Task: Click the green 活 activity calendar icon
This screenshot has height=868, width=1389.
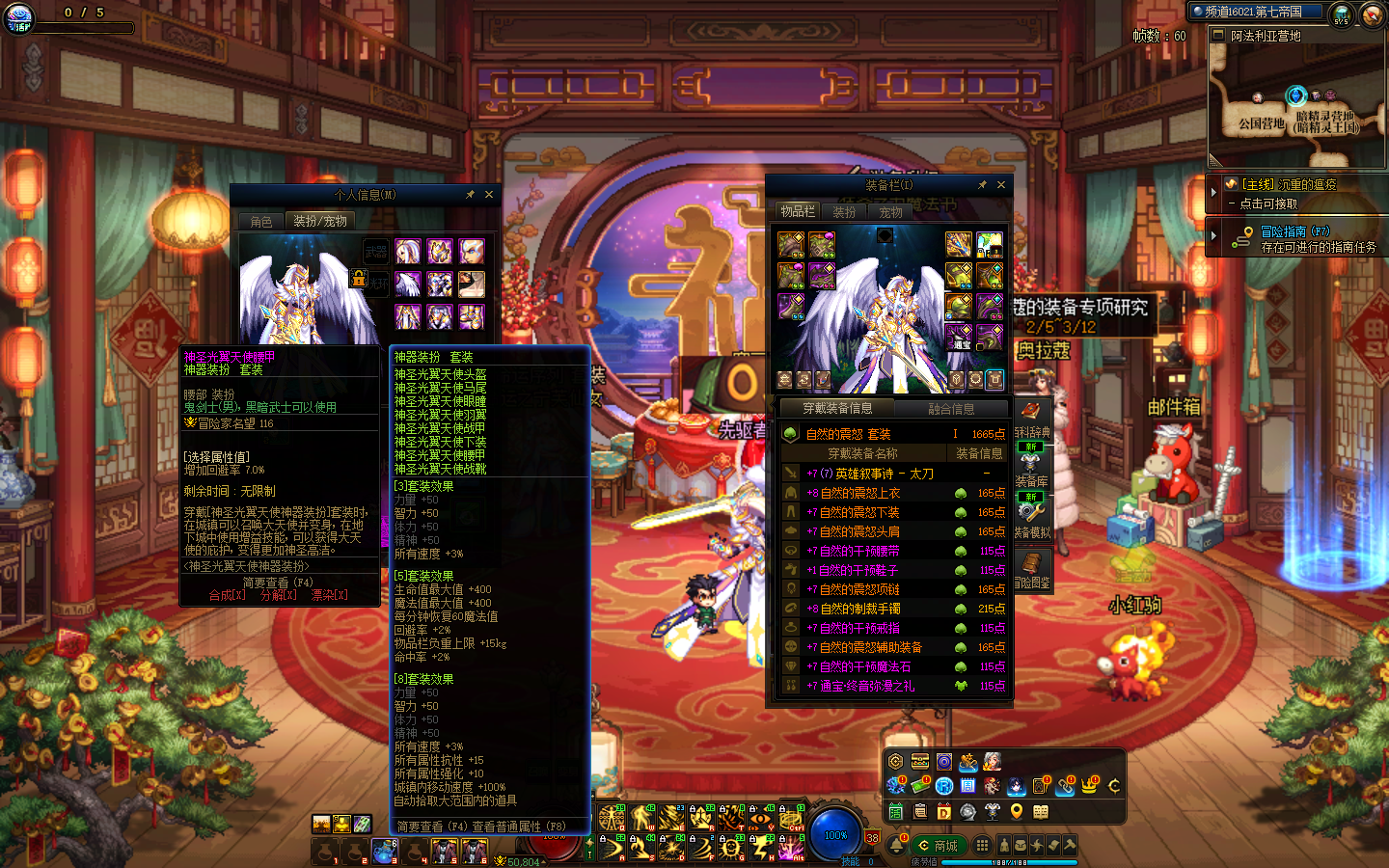Action: click(x=896, y=812)
